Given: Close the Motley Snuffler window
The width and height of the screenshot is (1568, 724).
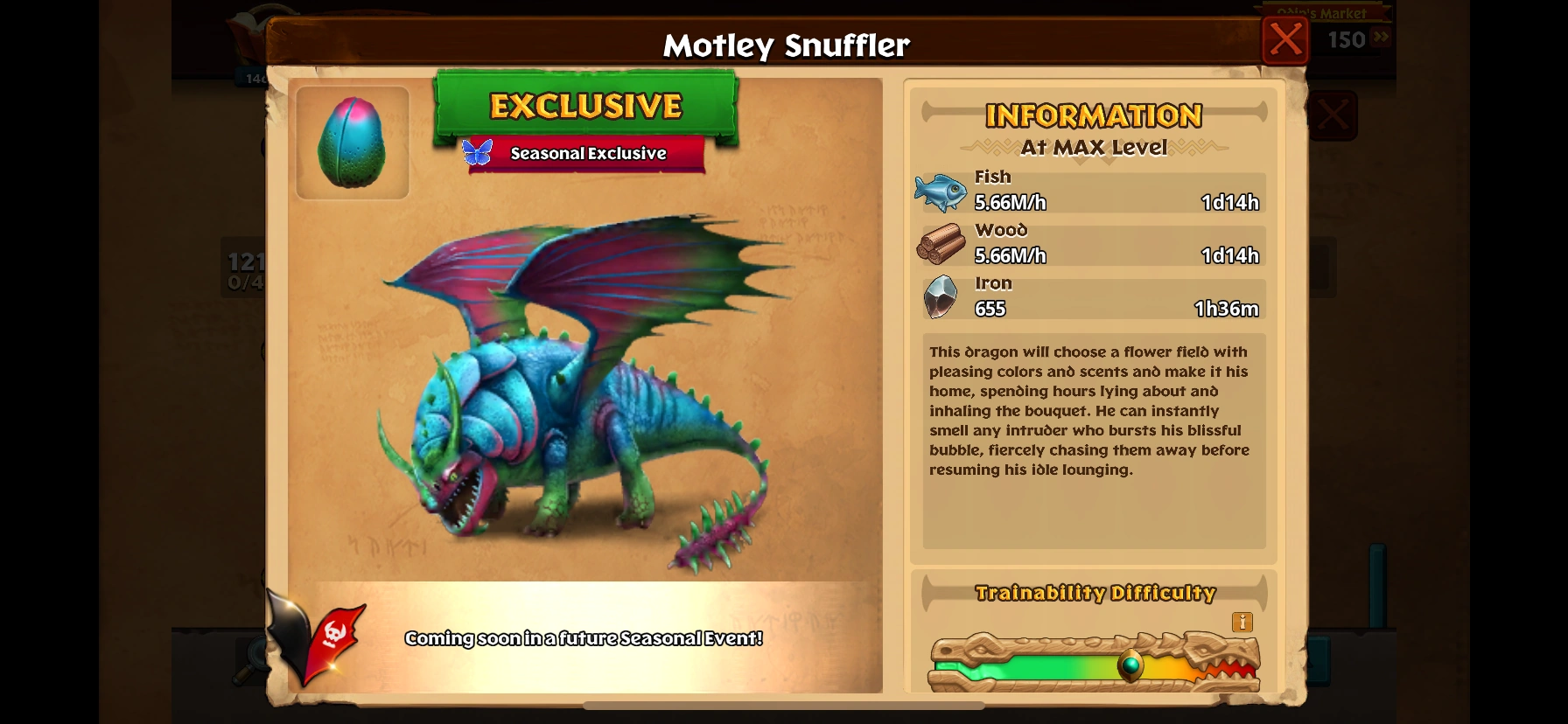Looking at the screenshot, I should click(1284, 39).
